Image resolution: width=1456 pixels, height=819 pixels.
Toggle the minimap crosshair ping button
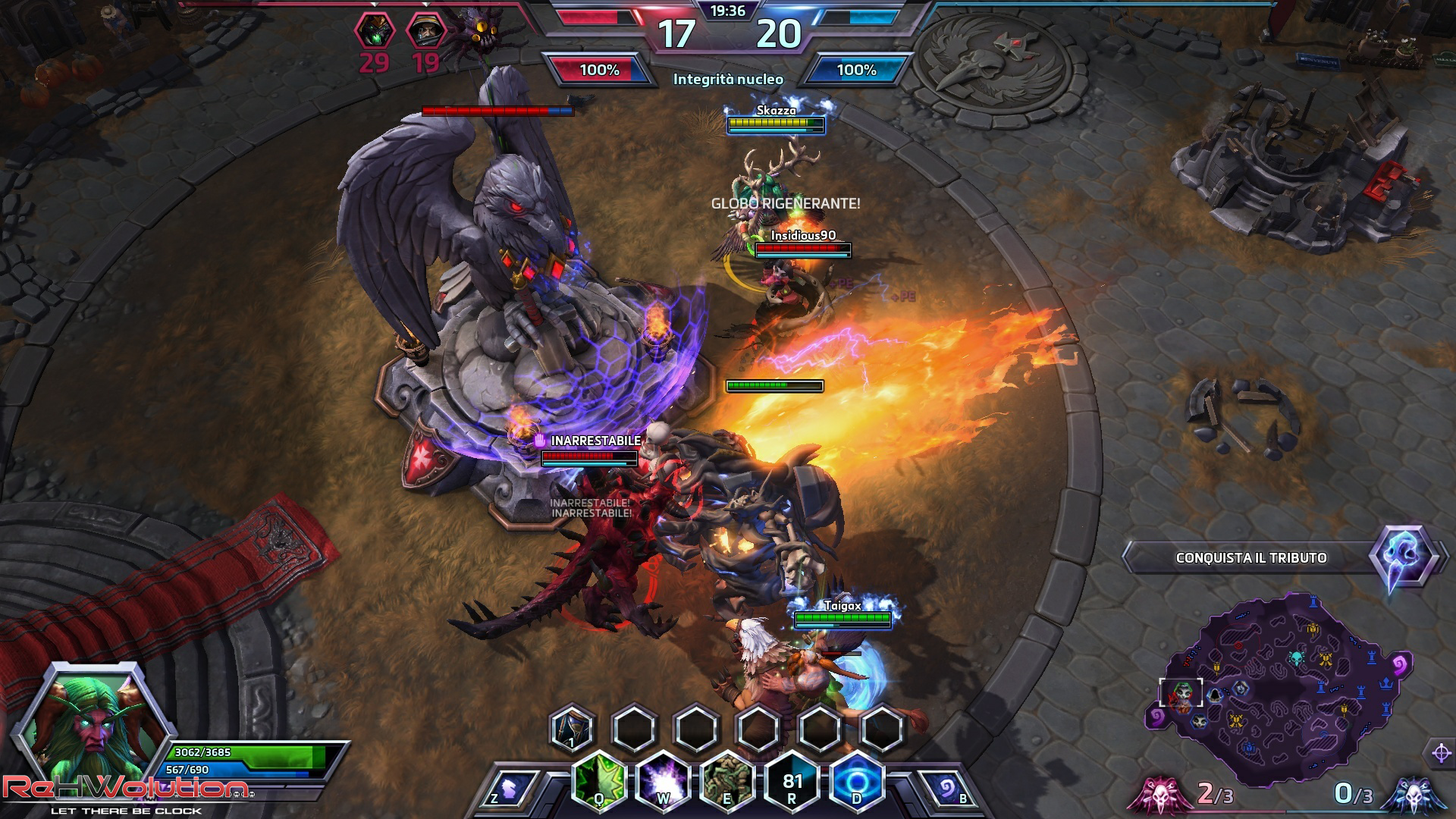(x=1441, y=753)
